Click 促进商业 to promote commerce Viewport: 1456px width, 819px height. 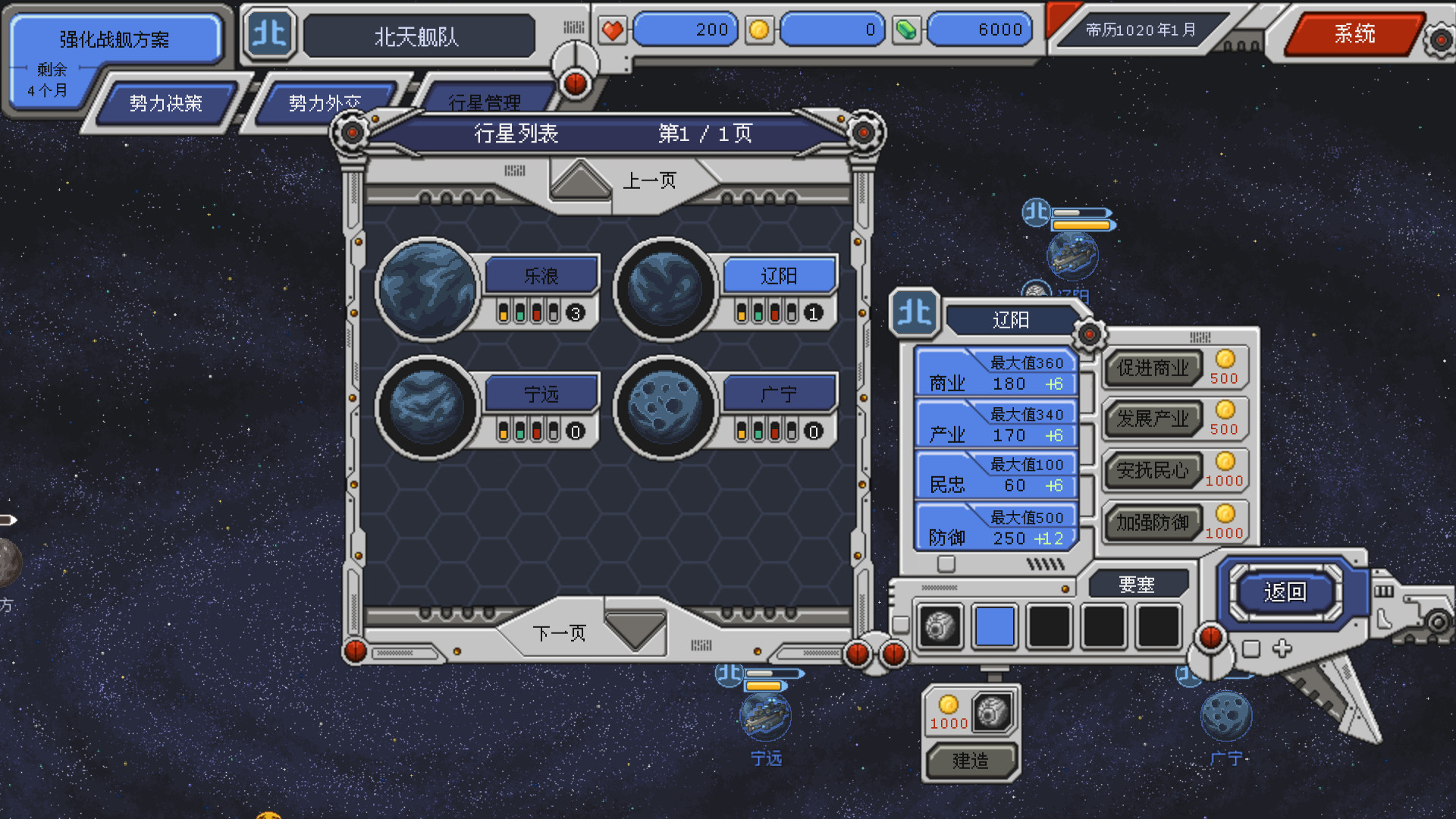[x=1153, y=369]
